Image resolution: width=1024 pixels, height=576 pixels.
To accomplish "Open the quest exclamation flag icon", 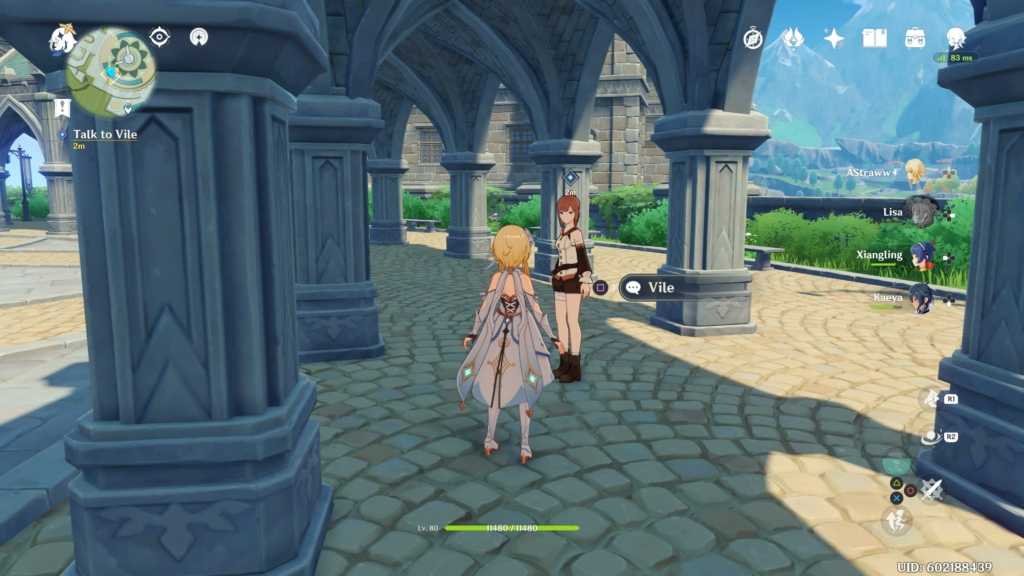I will (62, 108).
